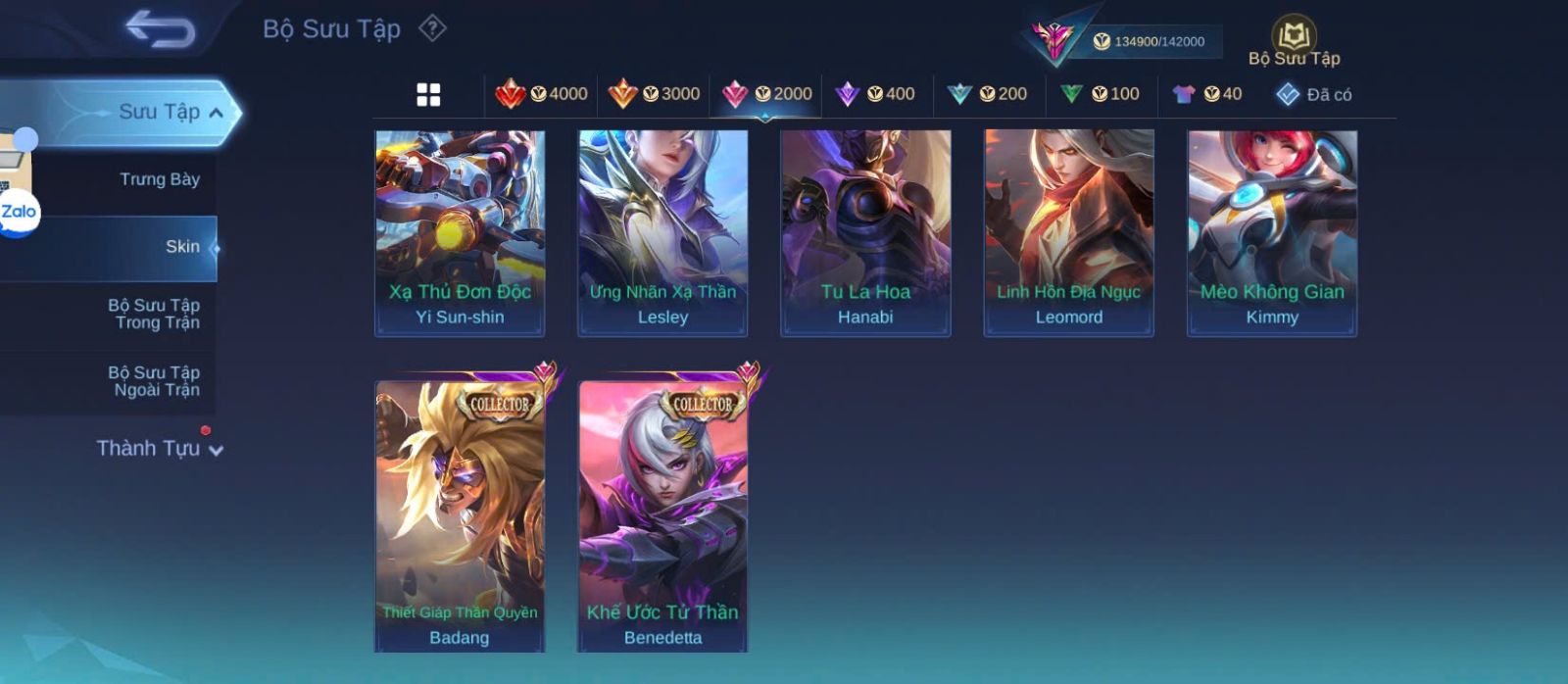Image resolution: width=1568 pixels, height=684 pixels.
Task: Toggle the Đã có owned filter
Action: (x=1314, y=95)
